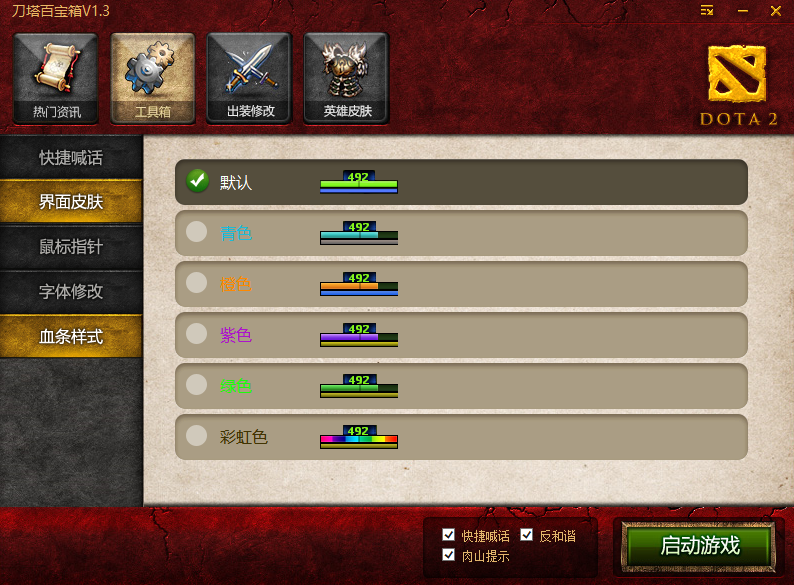Close the 刀塔百宝箱 window

click(x=775, y=10)
